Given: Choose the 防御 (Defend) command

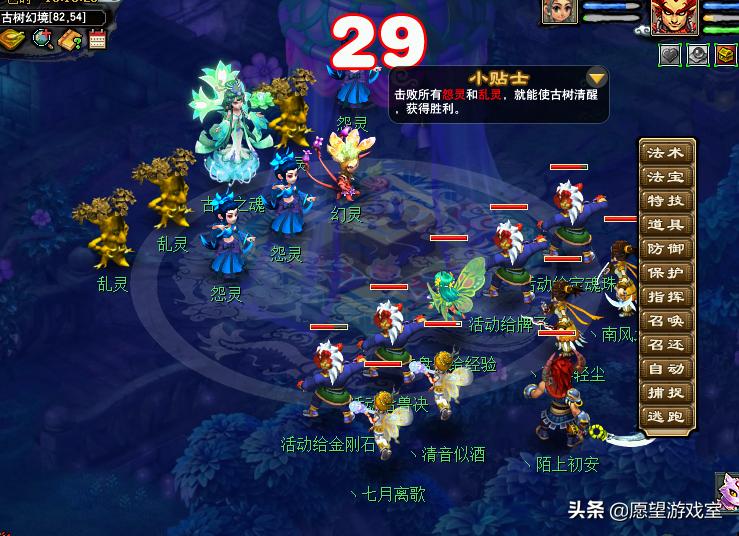Looking at the screenshot, I should pos(665,249).
